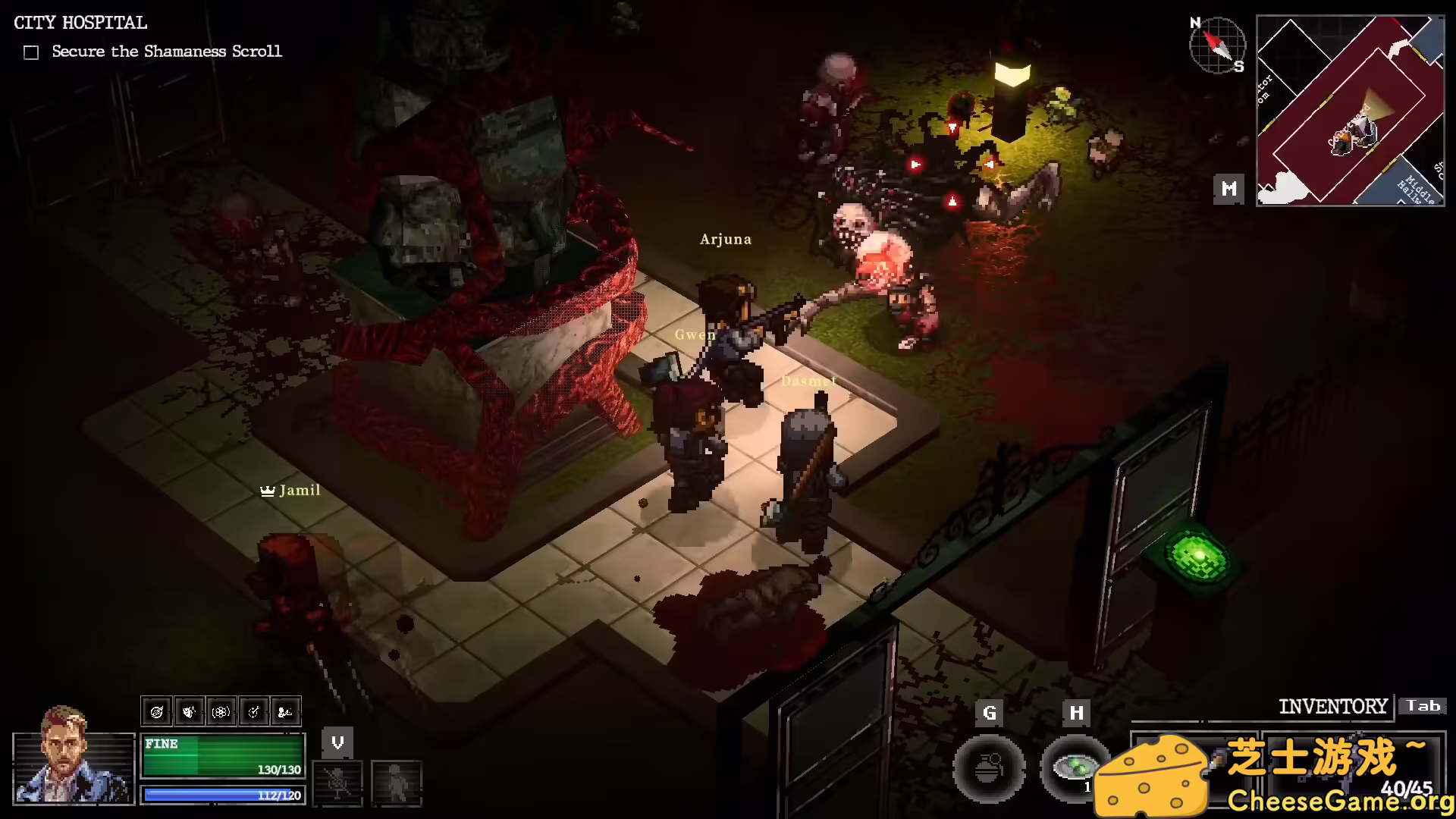The height and width of the screenshot is (819, 1456).
Task: Select the grenade quick-slot icon labeled G
Action: (989, 769)
